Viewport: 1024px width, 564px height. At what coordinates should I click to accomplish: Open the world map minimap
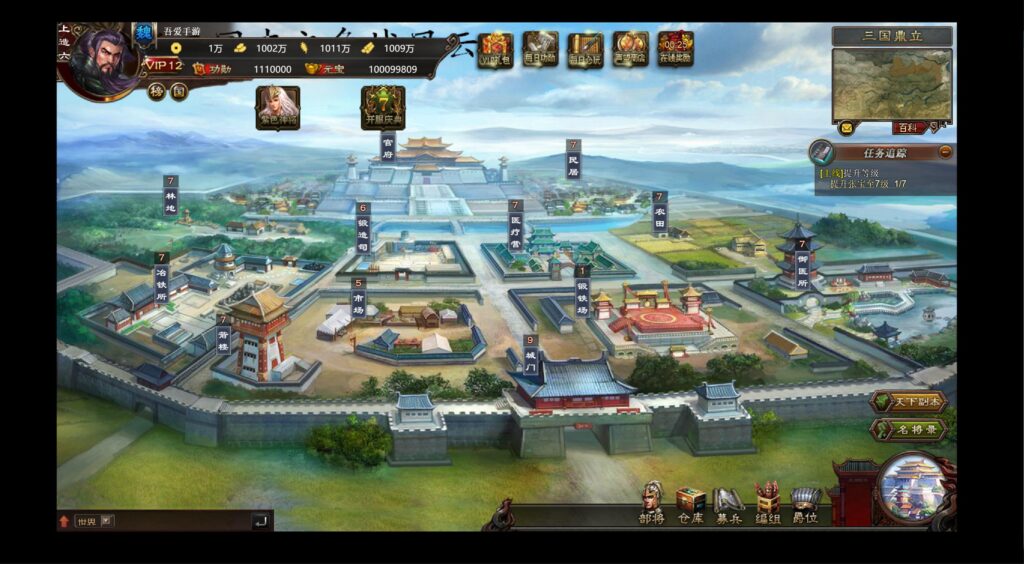point(892,84)
